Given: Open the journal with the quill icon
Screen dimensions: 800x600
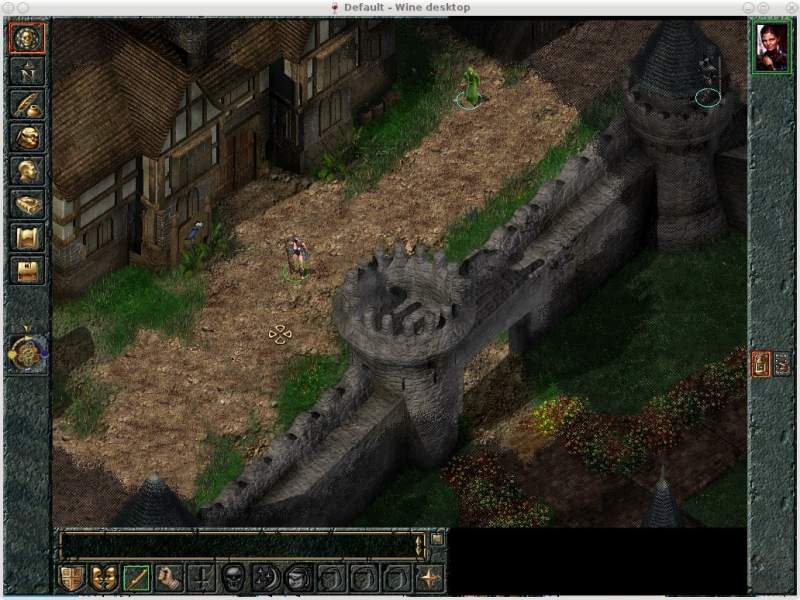Looking at the screenshot, I should tap(27, 105).
